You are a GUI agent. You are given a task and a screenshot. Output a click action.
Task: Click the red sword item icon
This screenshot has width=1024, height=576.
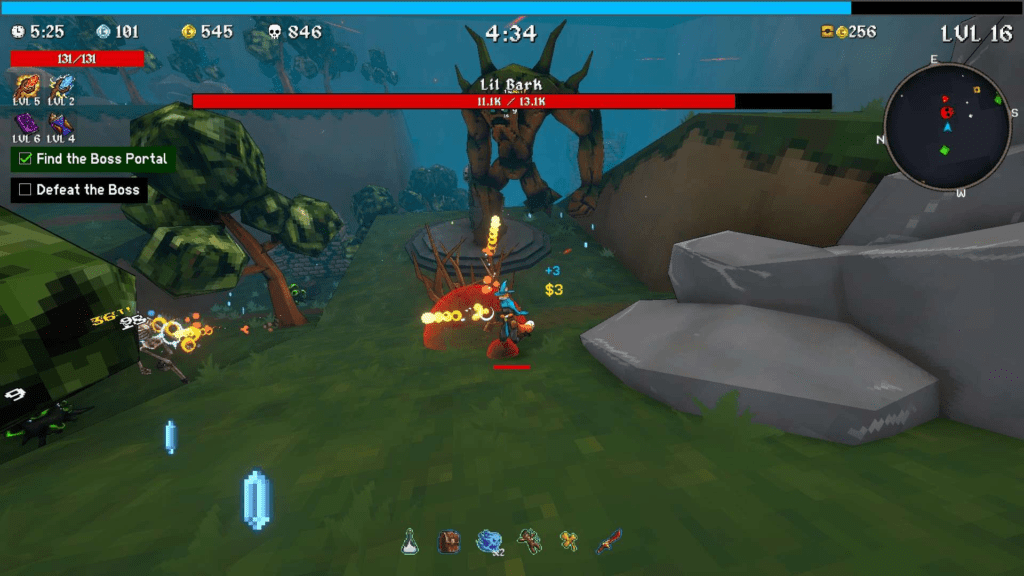point(608,542)
